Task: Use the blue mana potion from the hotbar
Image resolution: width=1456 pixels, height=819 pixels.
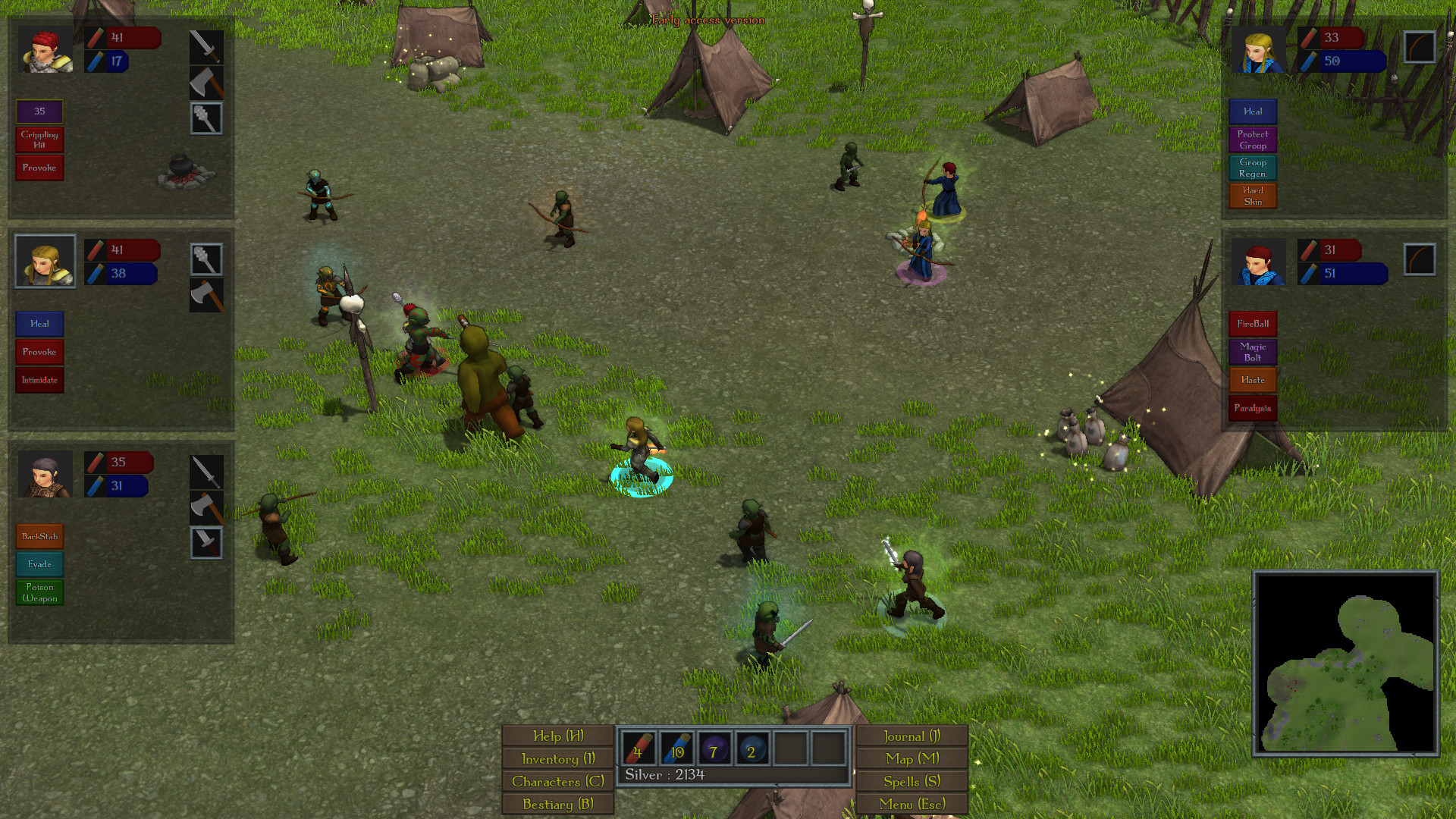Action: point(676,750)
